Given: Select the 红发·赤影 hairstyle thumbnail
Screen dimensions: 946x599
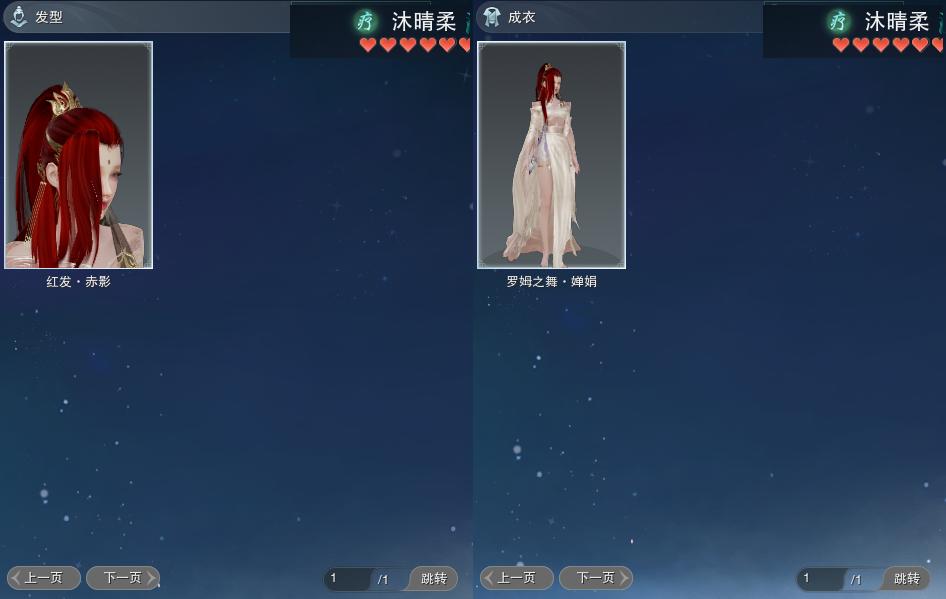Looking at the screenshot, I should [x=79, y=155].
